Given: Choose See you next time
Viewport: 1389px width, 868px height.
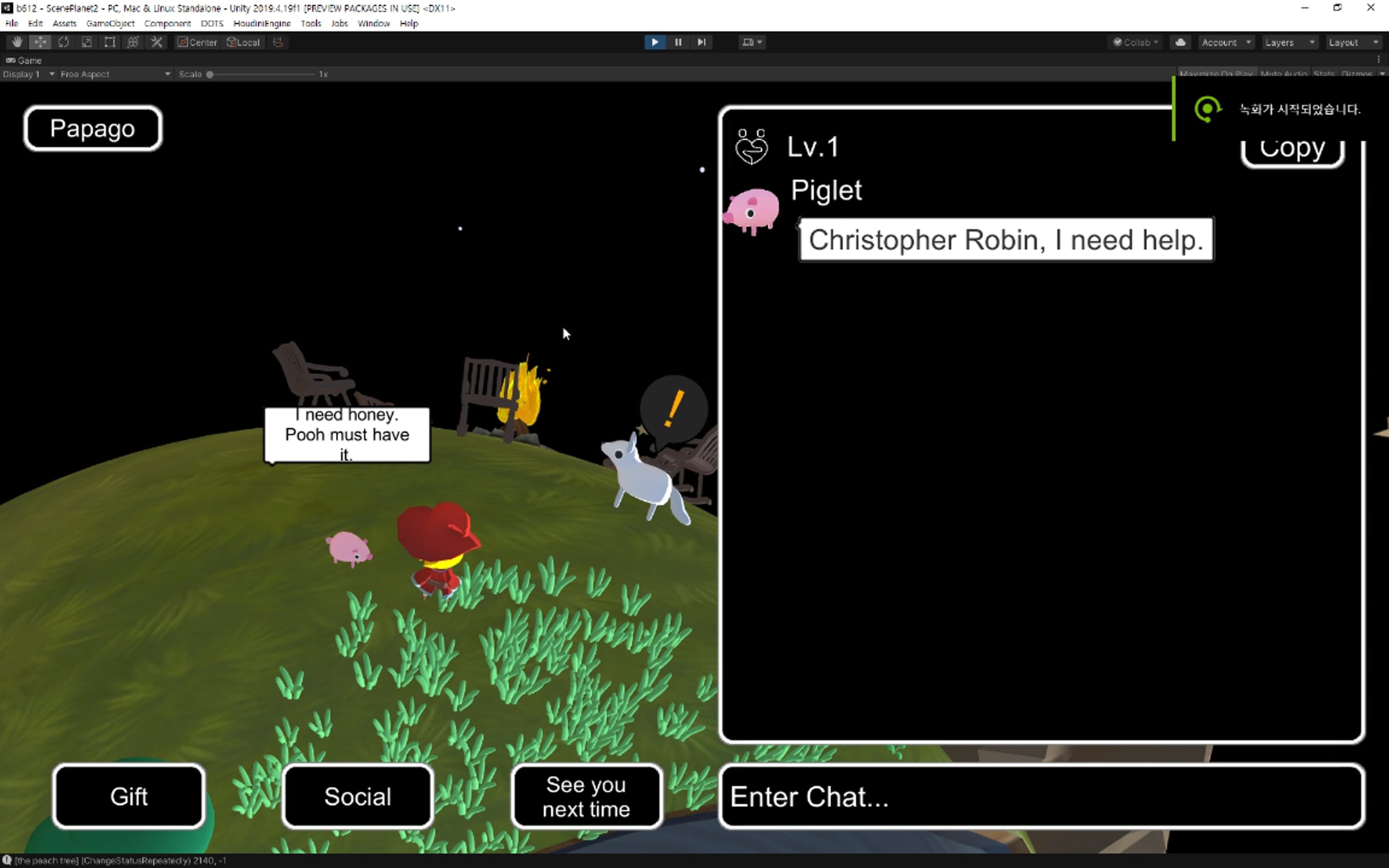Looking at the screenshot, I should pos(586,796).
